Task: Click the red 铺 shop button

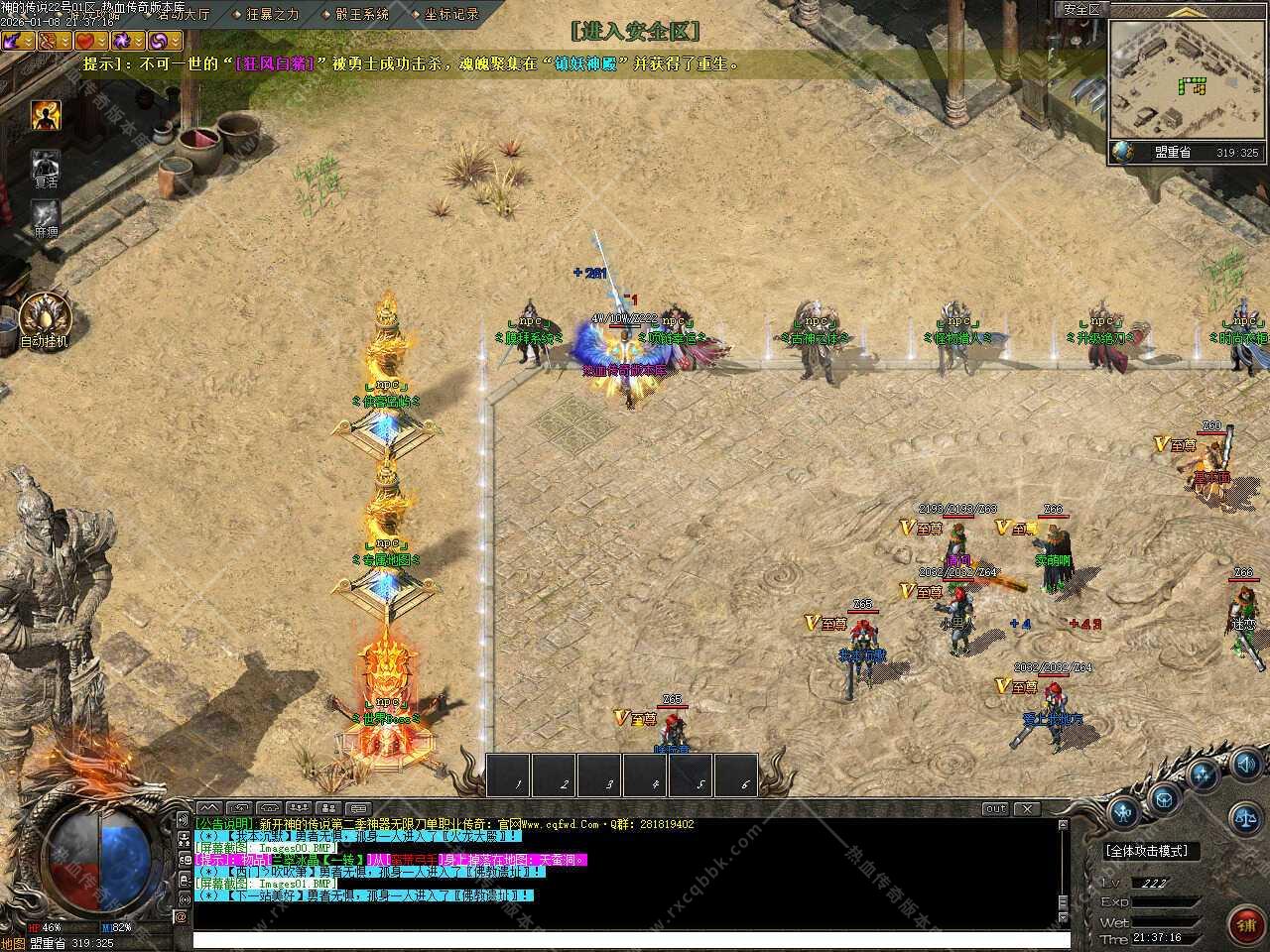Action: [x=1246, y=925]
